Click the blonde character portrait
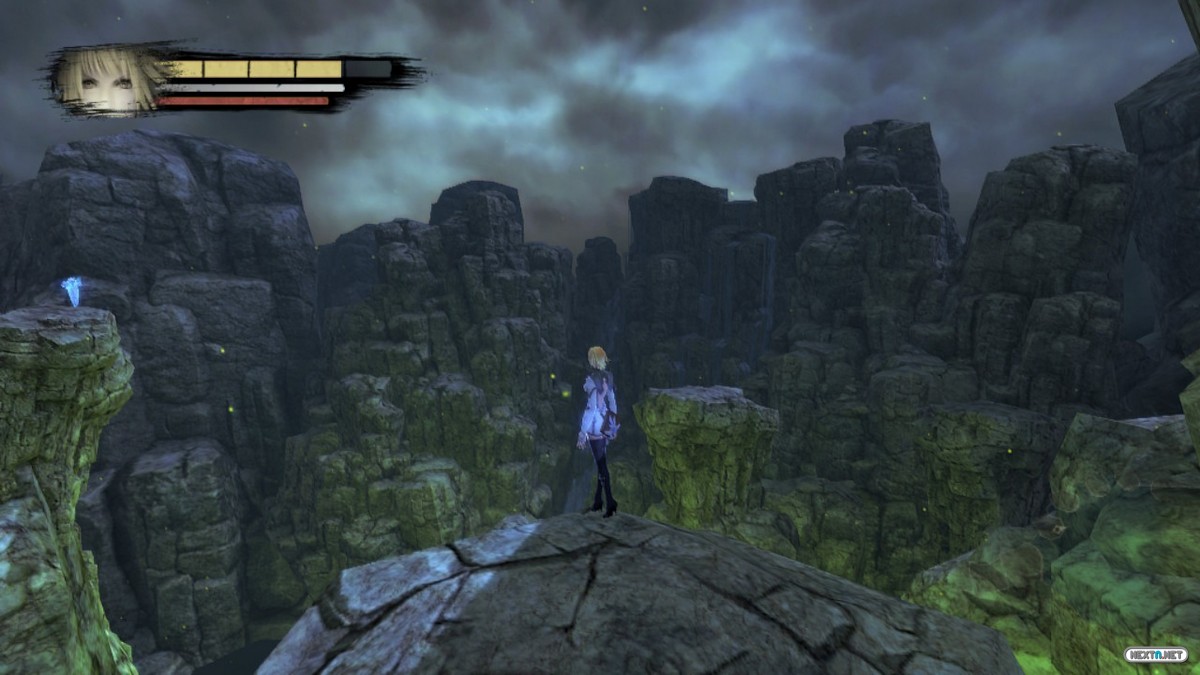This screenshot has width=1200, height=675. click(x=106, y=79)
